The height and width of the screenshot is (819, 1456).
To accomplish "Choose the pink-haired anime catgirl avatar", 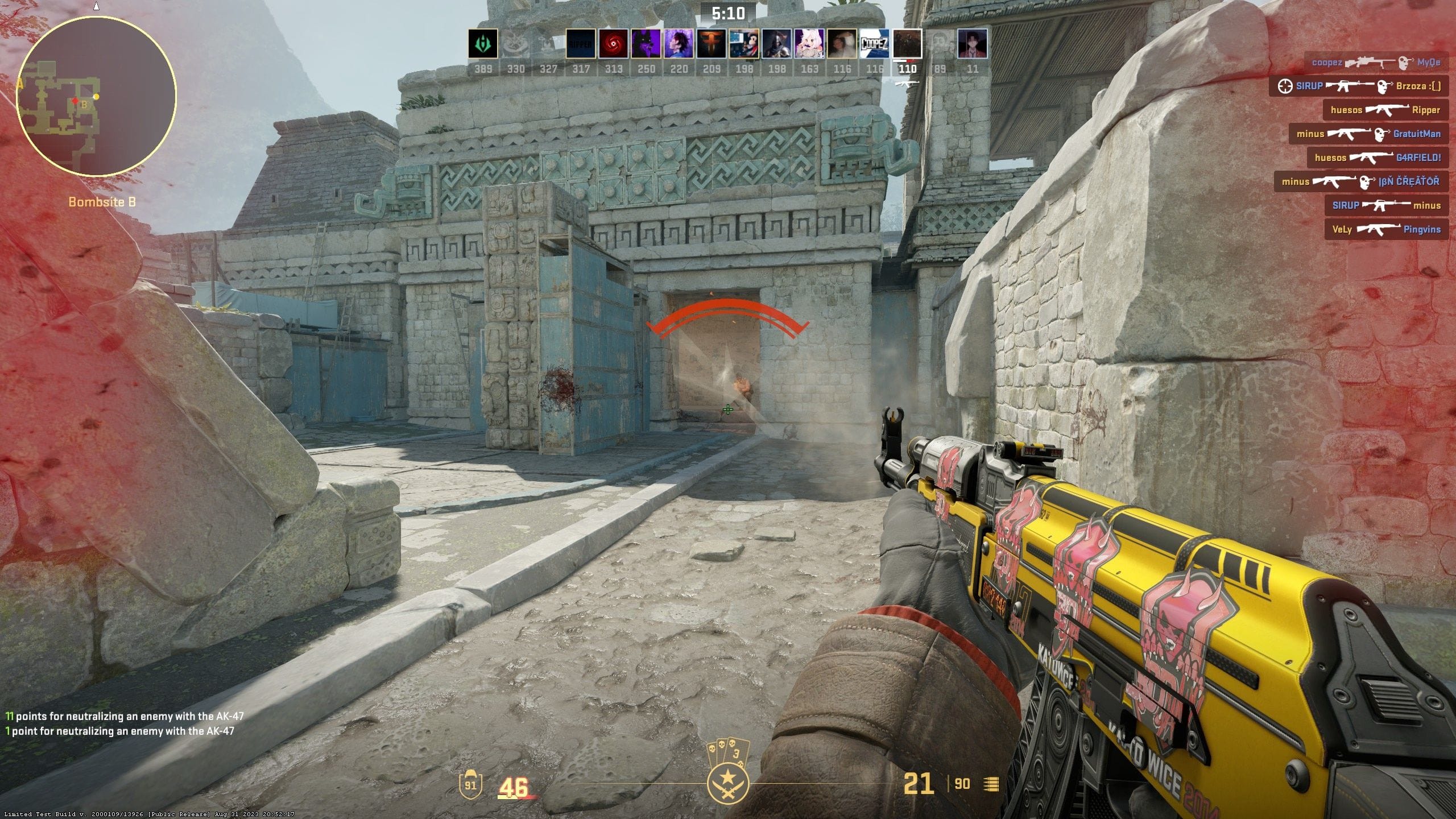I will (809, 44).
